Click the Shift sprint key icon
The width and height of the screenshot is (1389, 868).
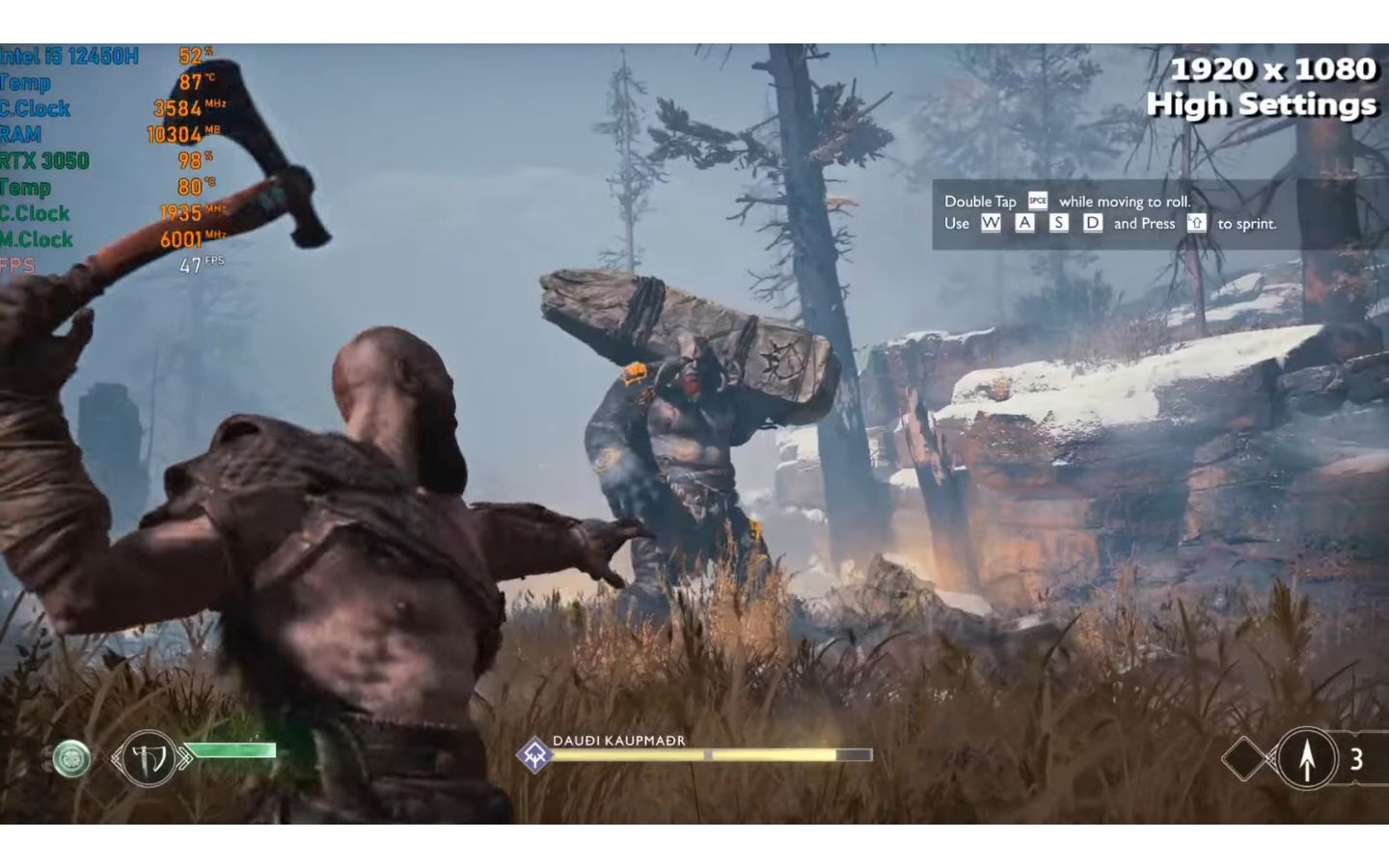(1197, 223)
